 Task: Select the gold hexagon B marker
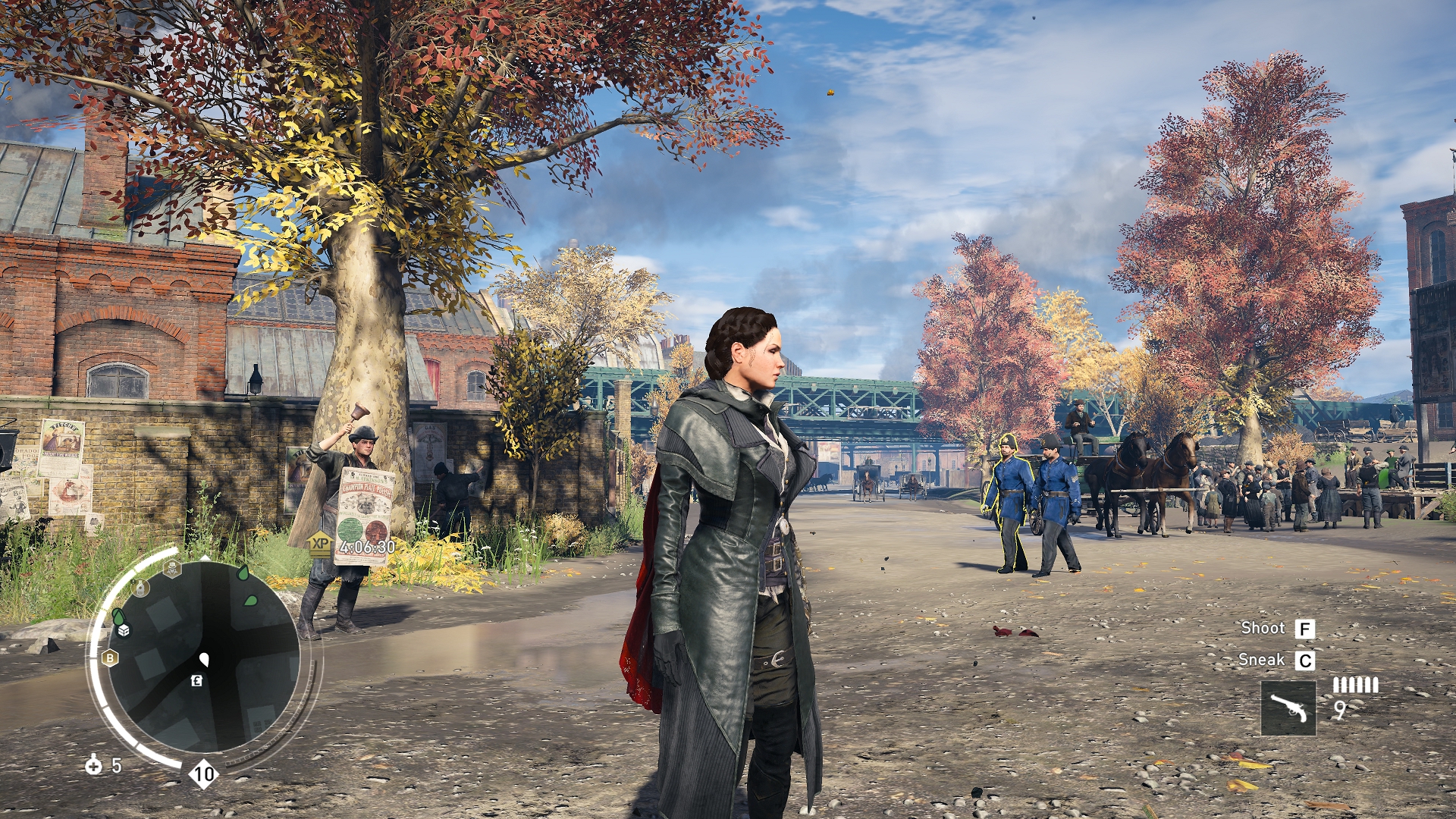tap(110, 657)
